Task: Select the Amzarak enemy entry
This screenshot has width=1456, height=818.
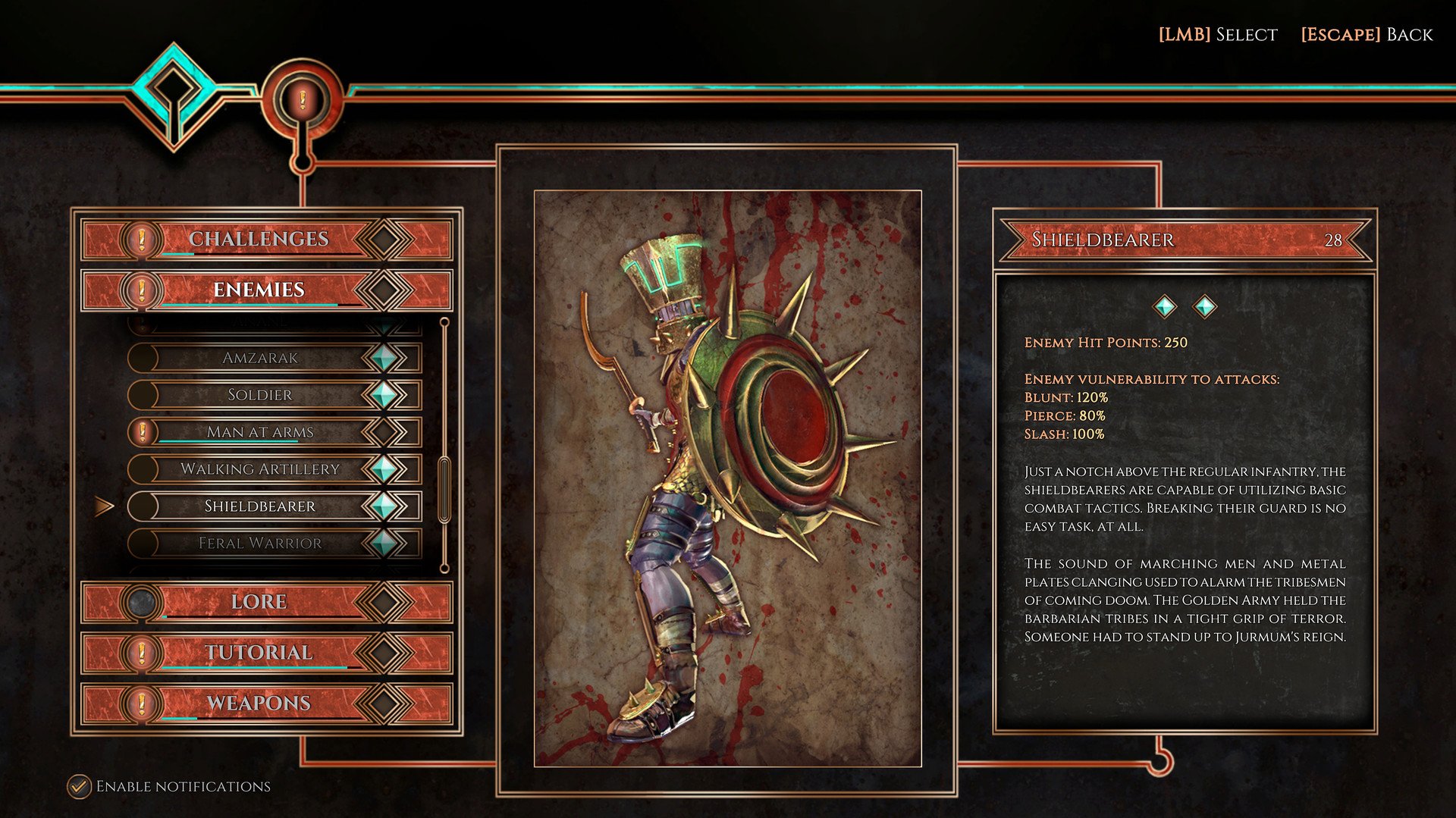Action: 260,358
